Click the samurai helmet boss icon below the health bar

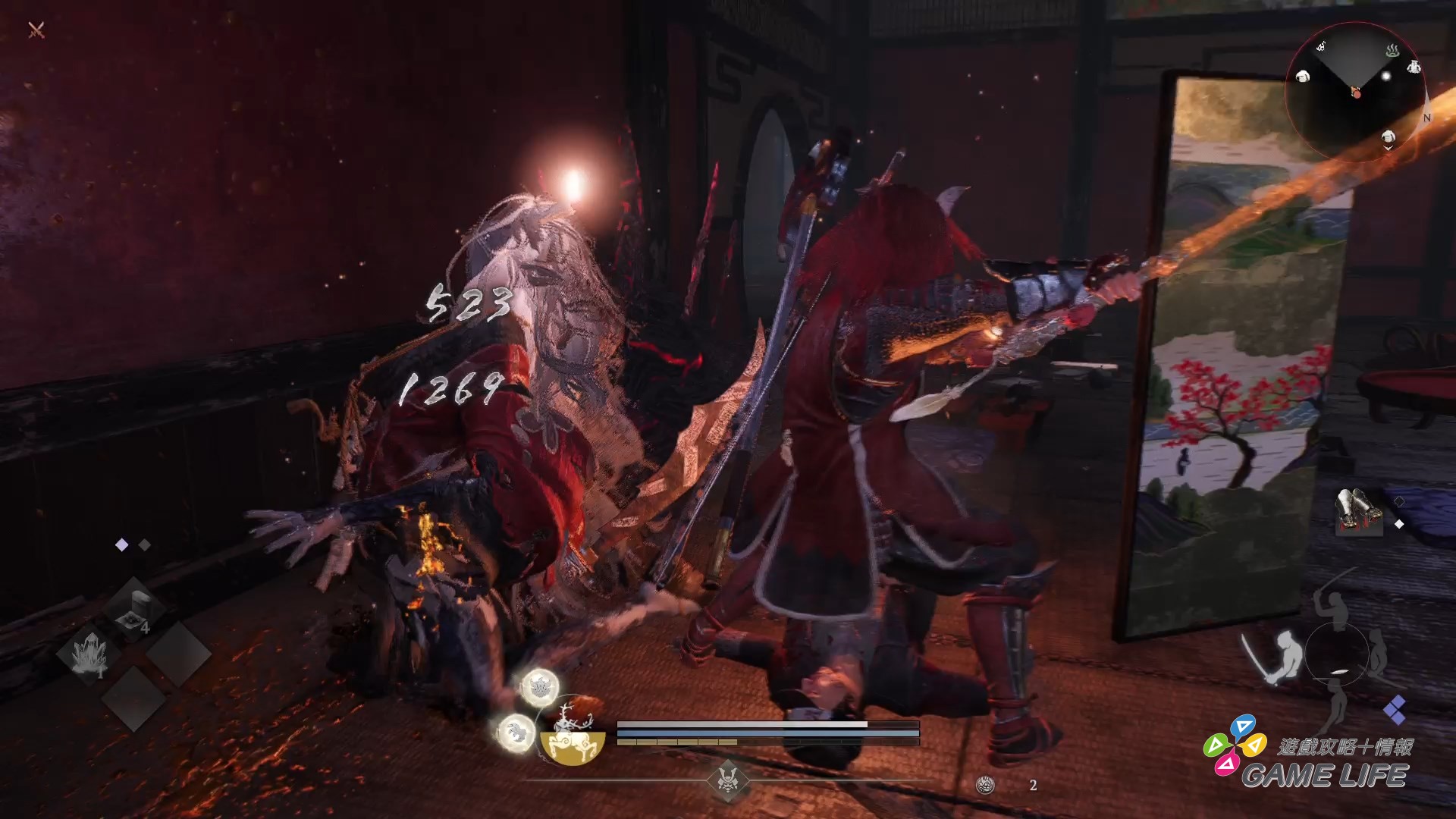727,782
